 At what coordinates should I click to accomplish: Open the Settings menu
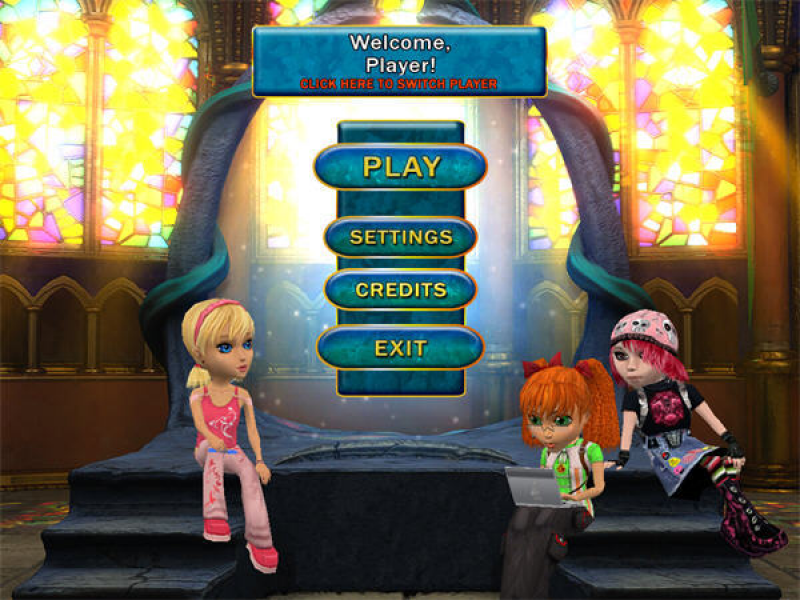point(401,238)
